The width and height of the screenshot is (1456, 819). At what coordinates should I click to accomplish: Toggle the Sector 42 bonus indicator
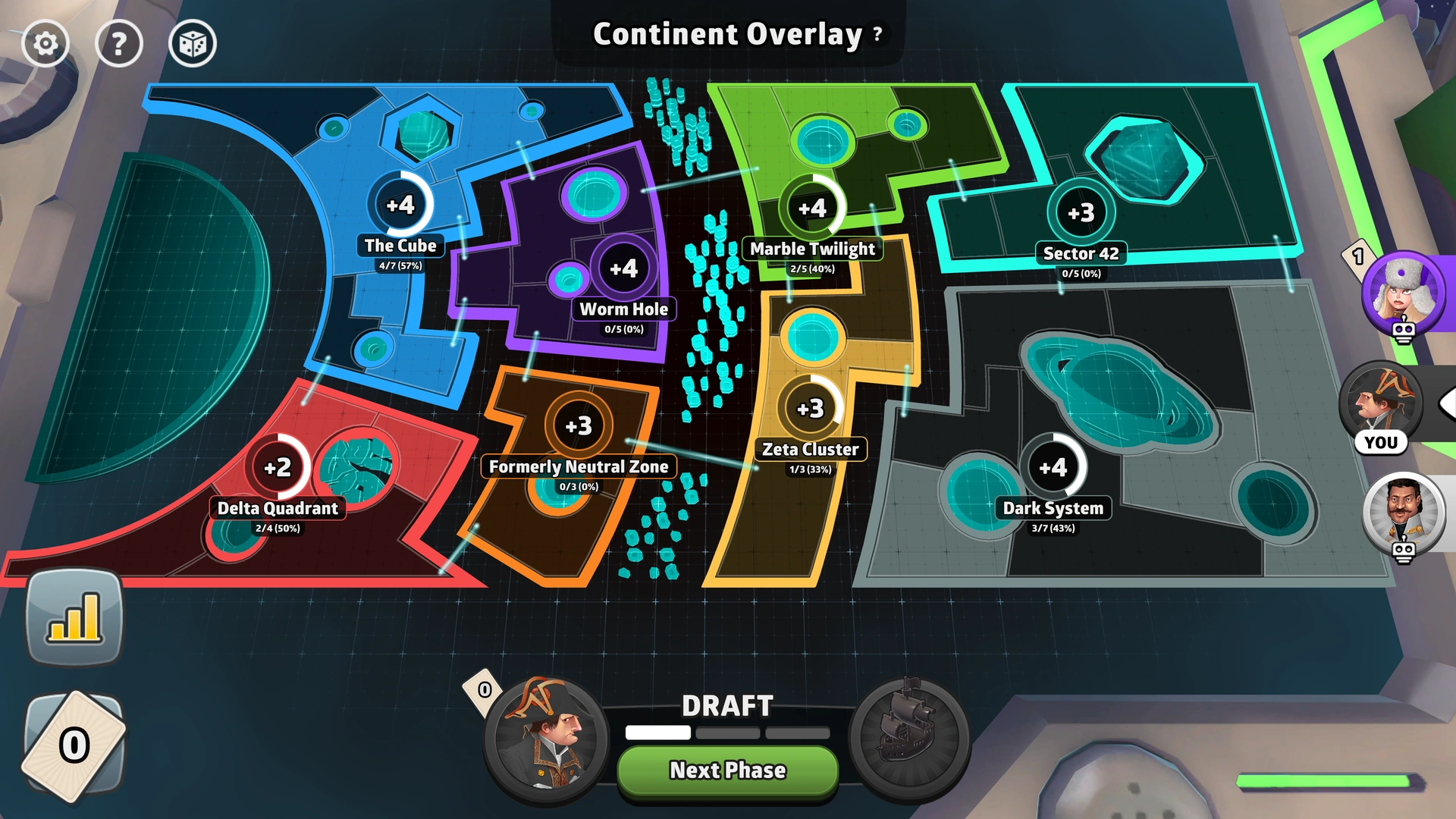pos(1082,213)
